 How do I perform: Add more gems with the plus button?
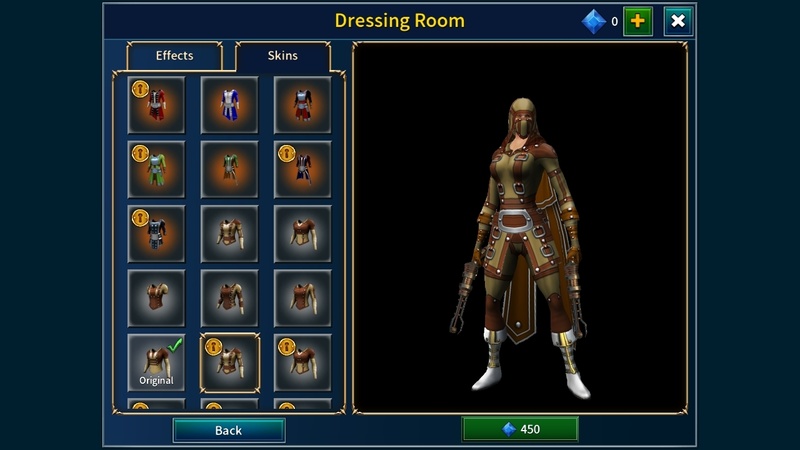pyautogui.click(x=638, y=21)
